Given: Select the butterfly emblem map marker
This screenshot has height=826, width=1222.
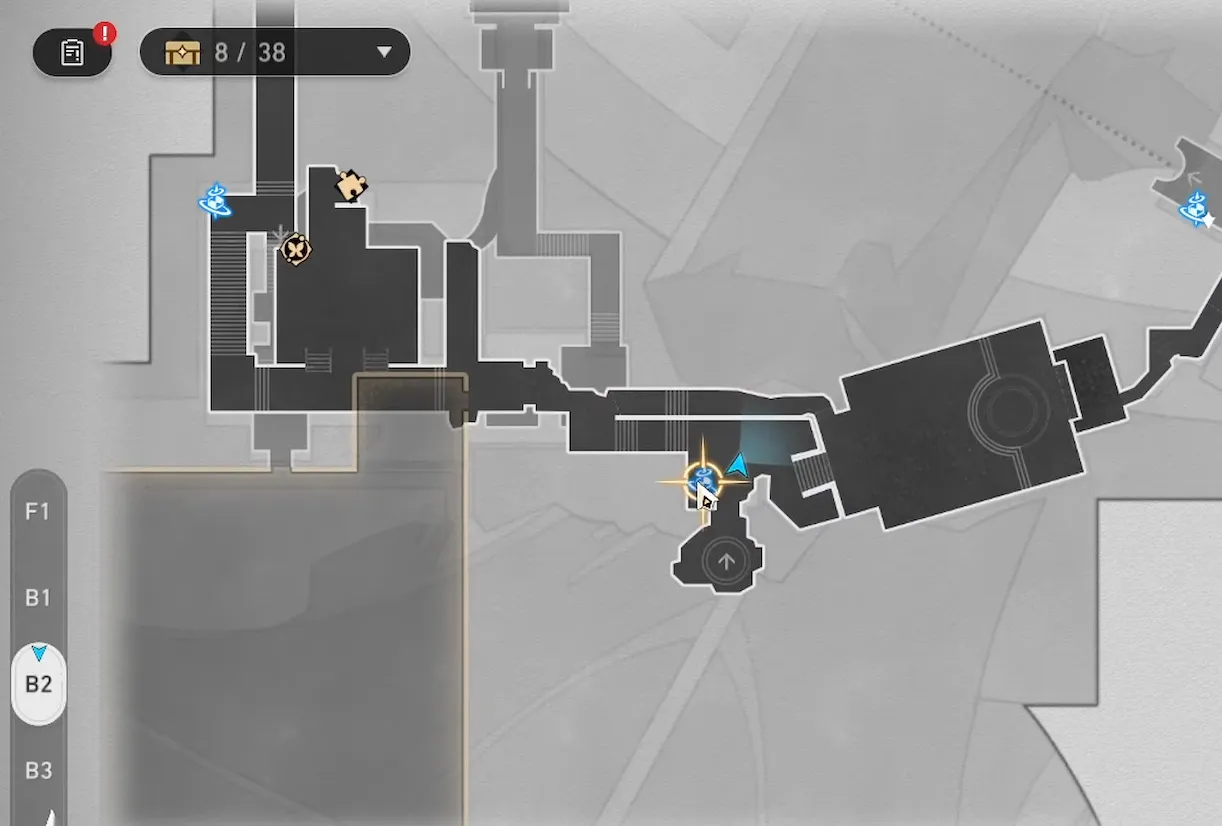Looking at the screenshot, I should point(296,248).
